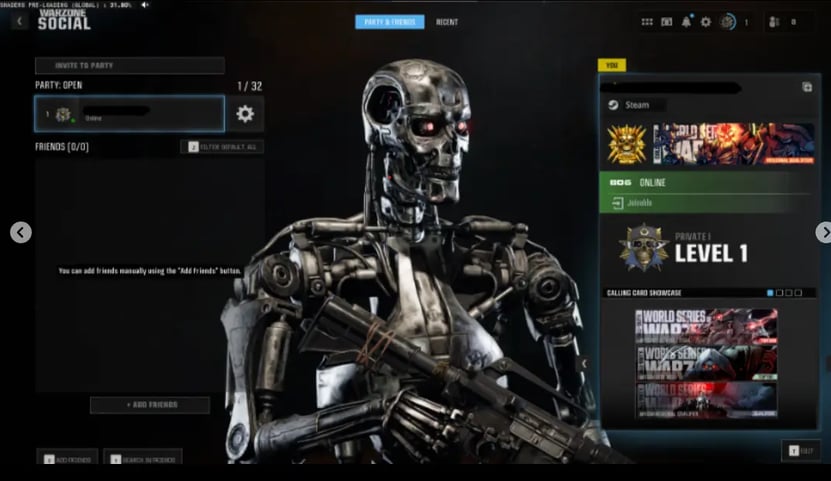Go to the previous image with the left arrow
The height and width of the screenshot is (481, 831).
point(21,232)
